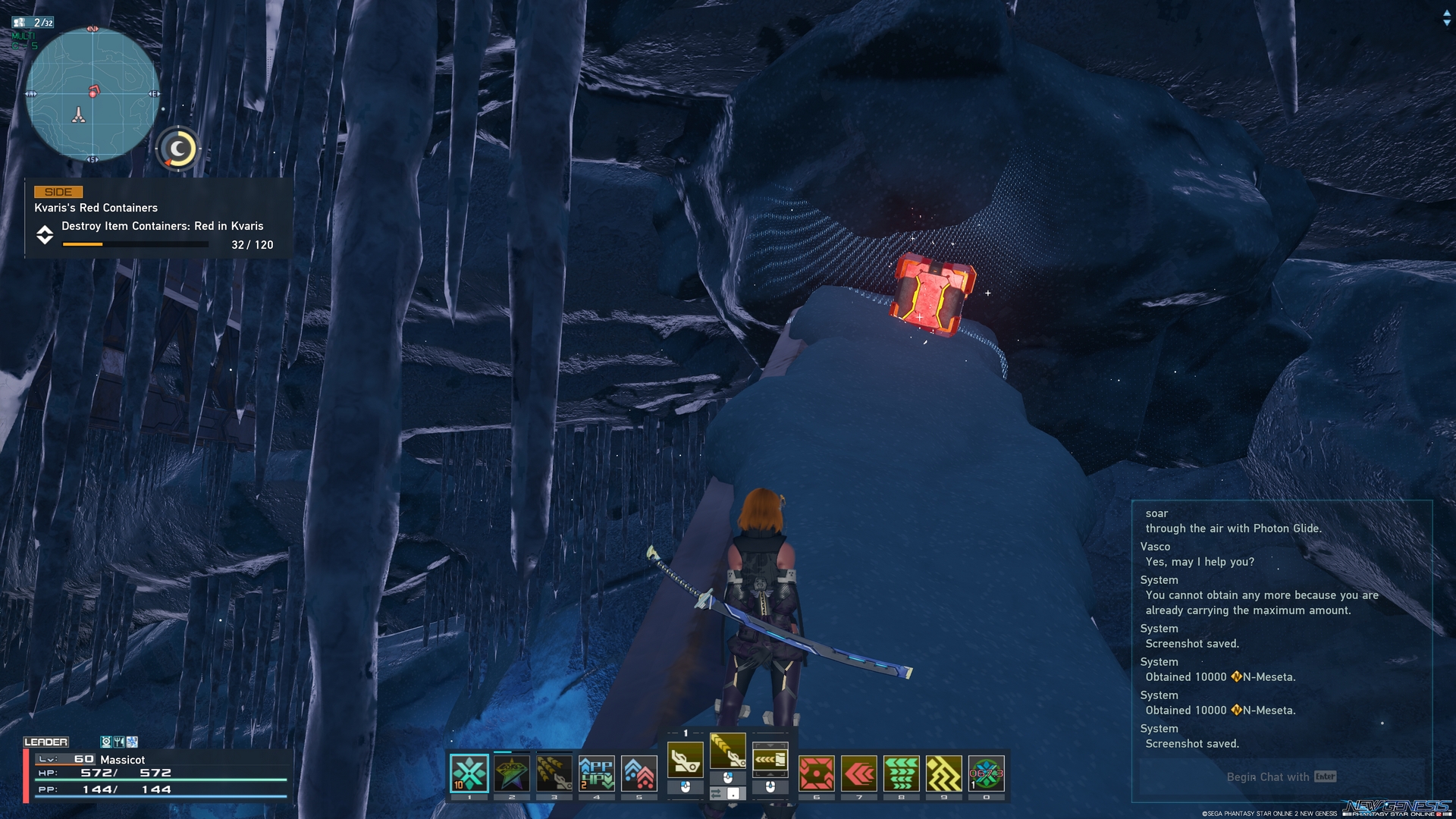This screenshot has height=819, width=1456.
Task: Activate the rainbow star skill in slot 2
Action: tap(512, 773)
